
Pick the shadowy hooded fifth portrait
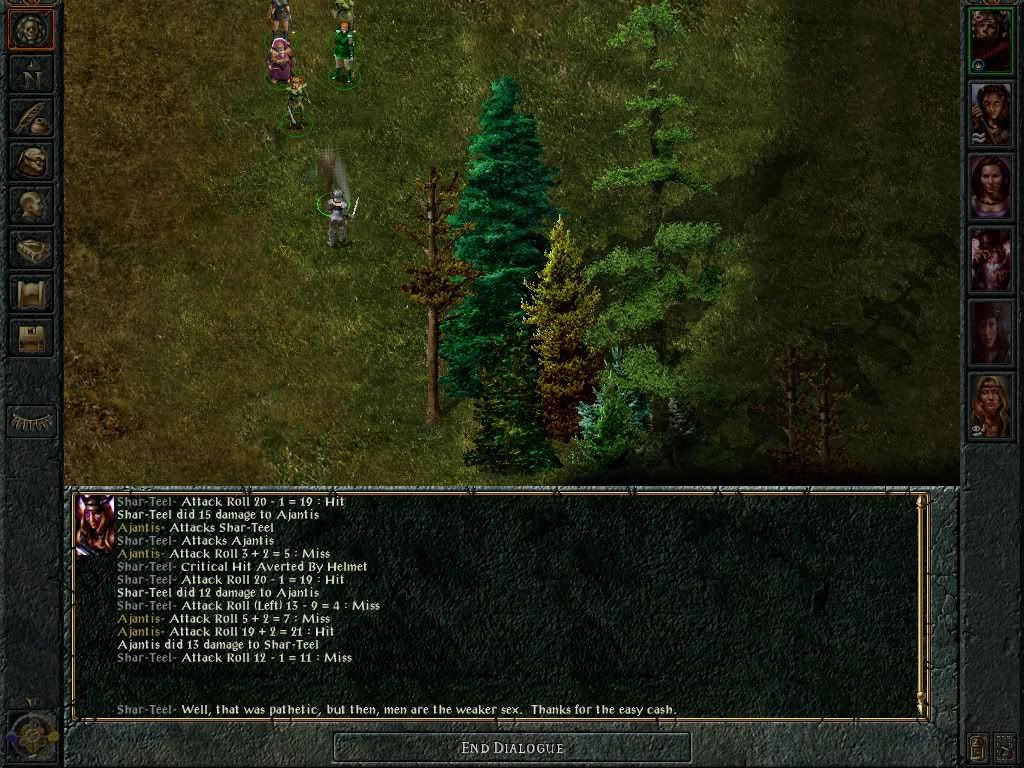(x=991, y=333)
